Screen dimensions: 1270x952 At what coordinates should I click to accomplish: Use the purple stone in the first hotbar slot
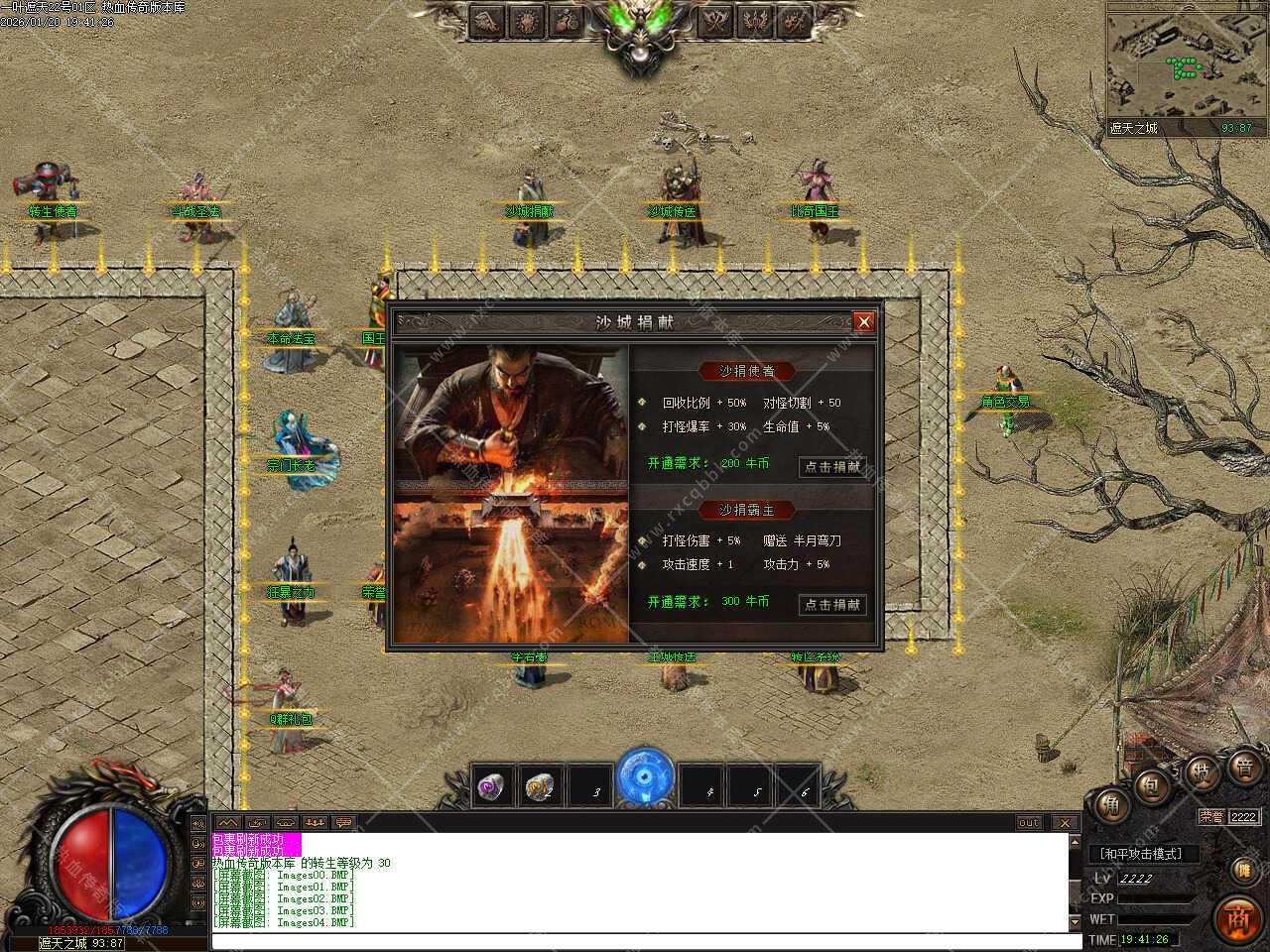[492, 786]
